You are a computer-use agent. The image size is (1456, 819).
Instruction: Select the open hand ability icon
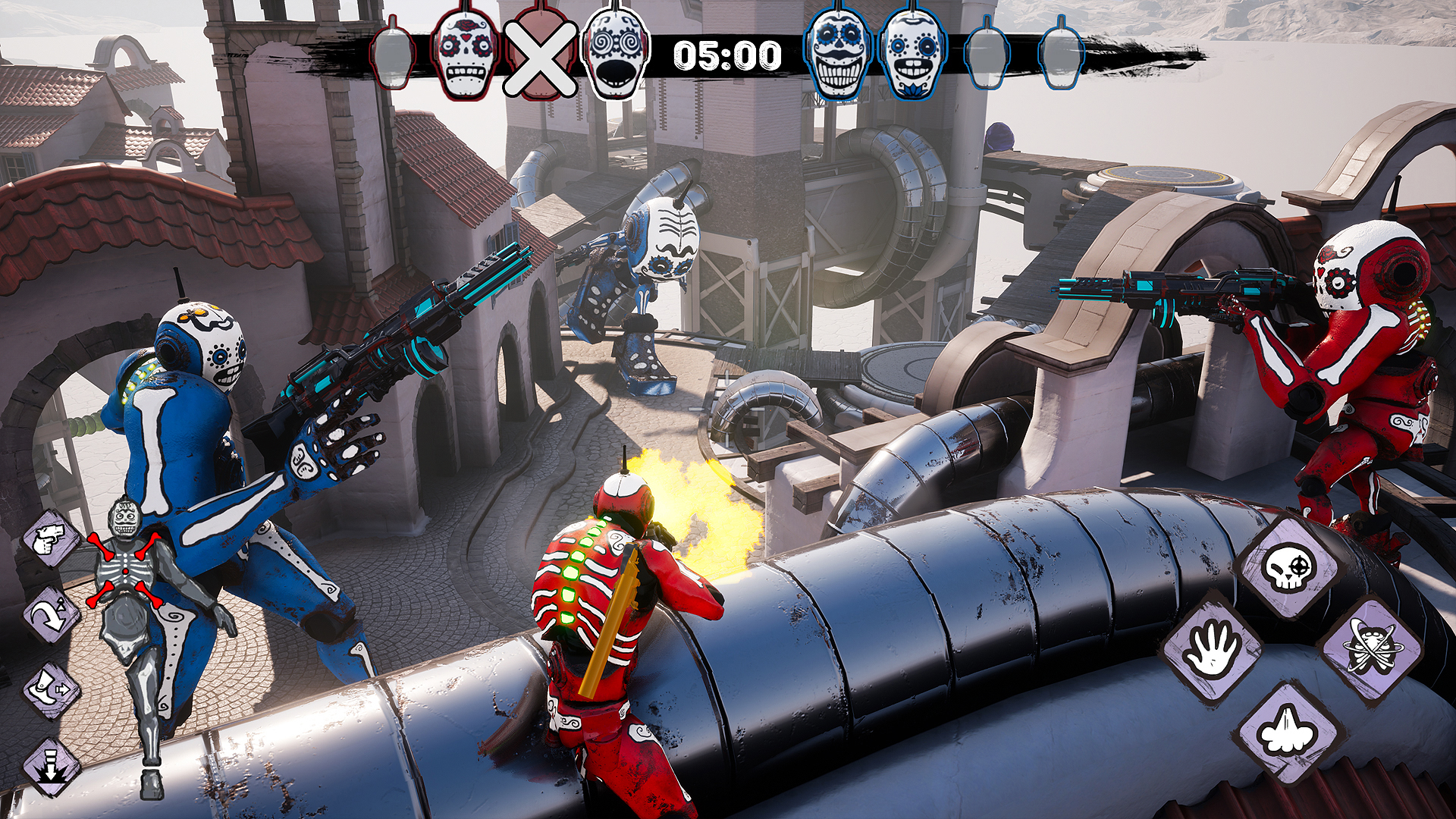[x=1211, y=649]
